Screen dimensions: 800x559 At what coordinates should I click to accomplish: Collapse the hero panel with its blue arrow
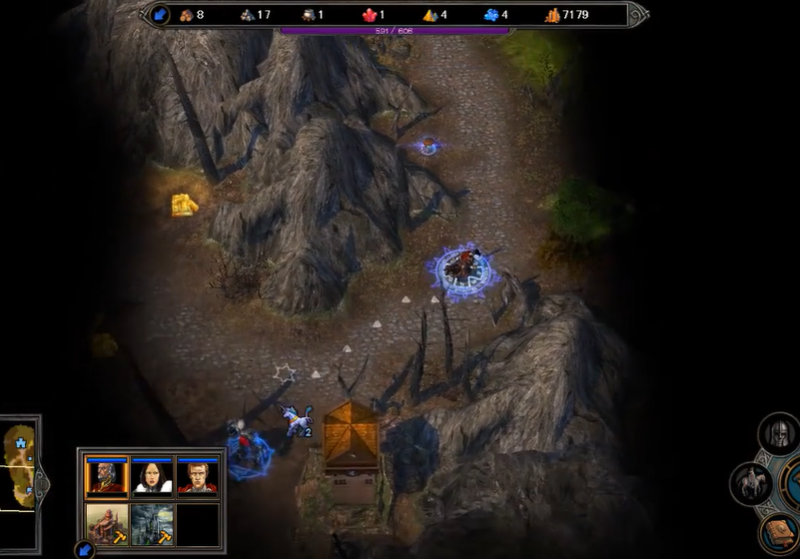(83, 549)
